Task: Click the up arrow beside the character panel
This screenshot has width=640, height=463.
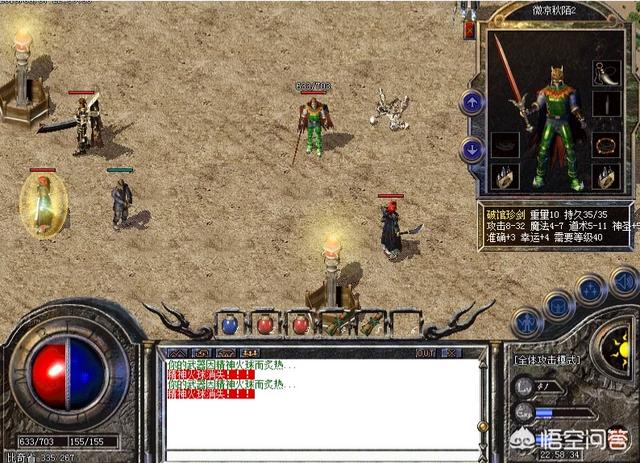Action: (x=472, y=103)
